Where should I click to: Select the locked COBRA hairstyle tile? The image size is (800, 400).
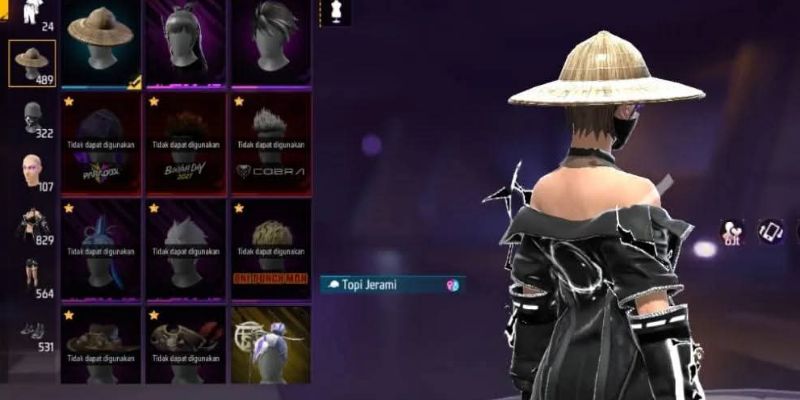tap(271, 142)
